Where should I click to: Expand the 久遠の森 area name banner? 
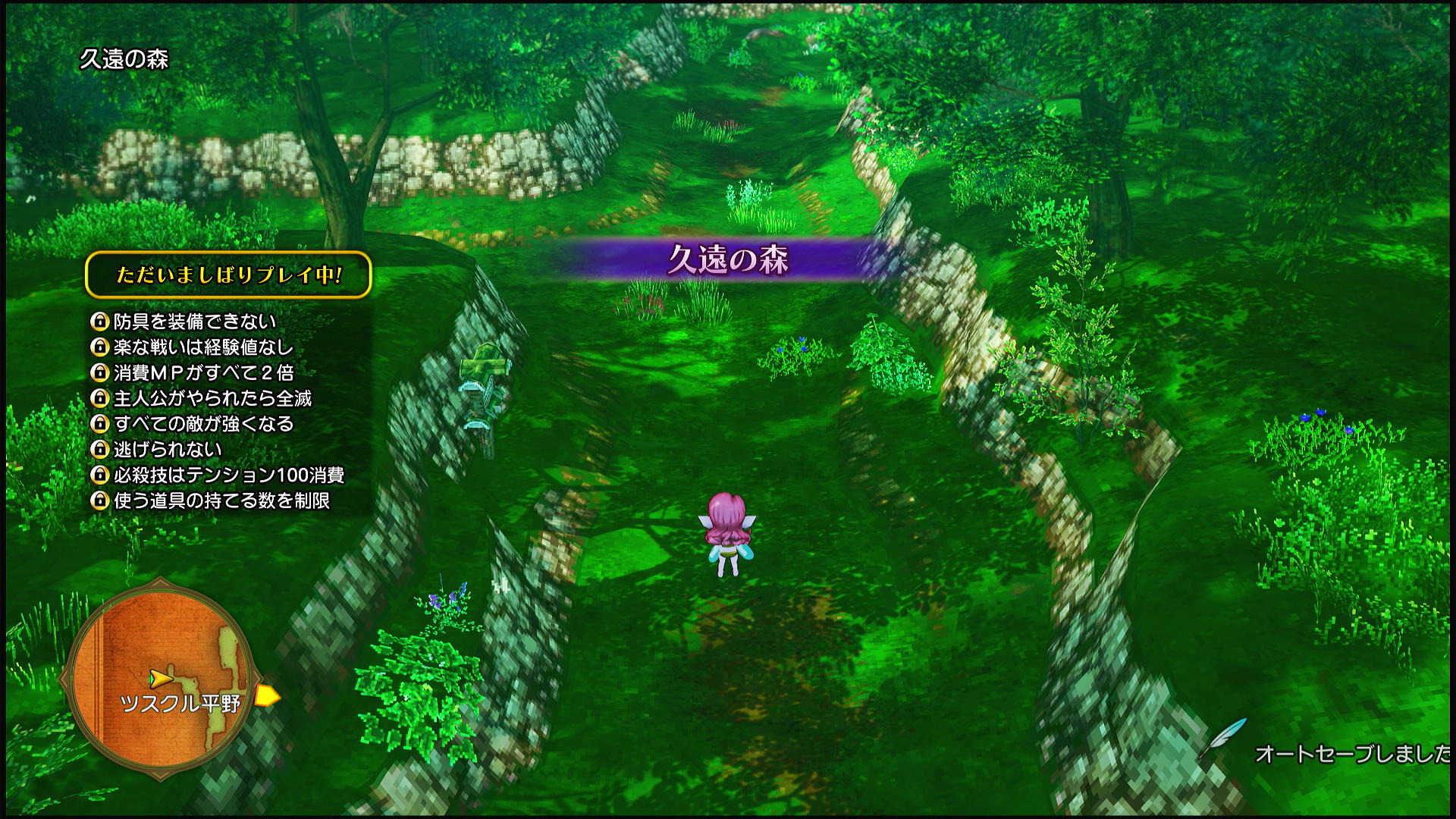[730, 258]
